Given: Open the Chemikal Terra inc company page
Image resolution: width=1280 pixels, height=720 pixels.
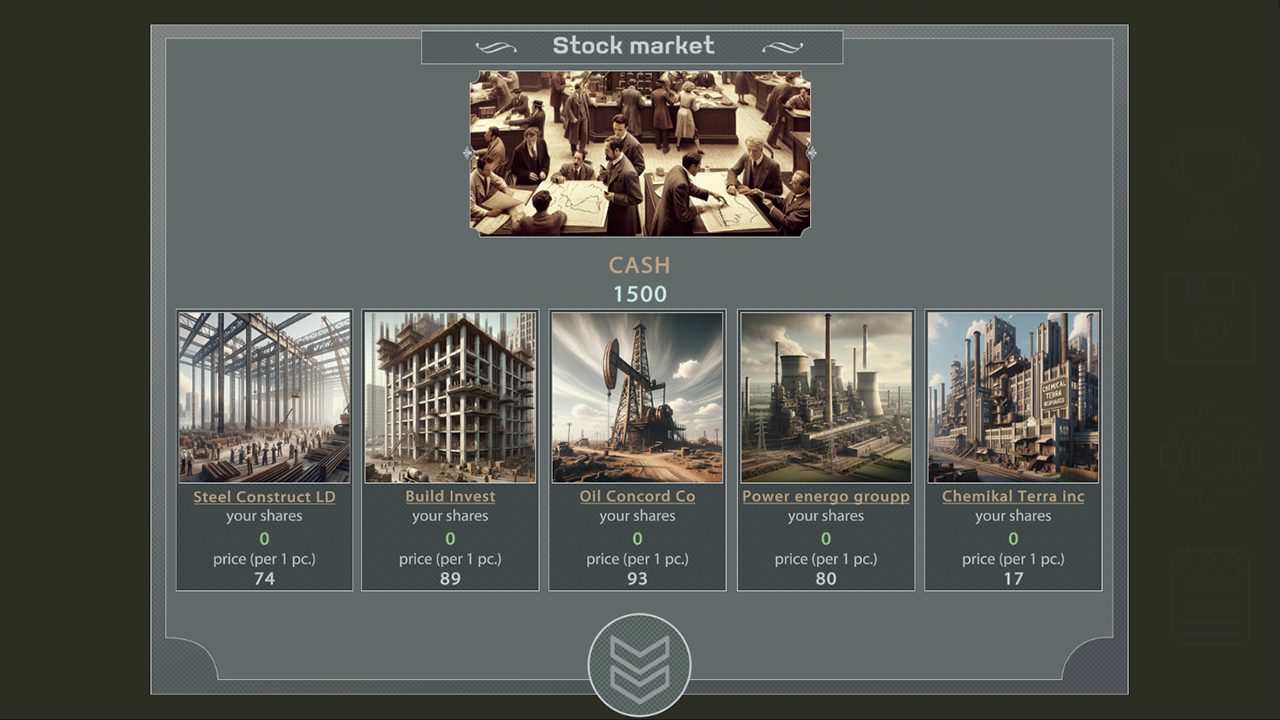Looking at the screenshot, I should 1013,496.
